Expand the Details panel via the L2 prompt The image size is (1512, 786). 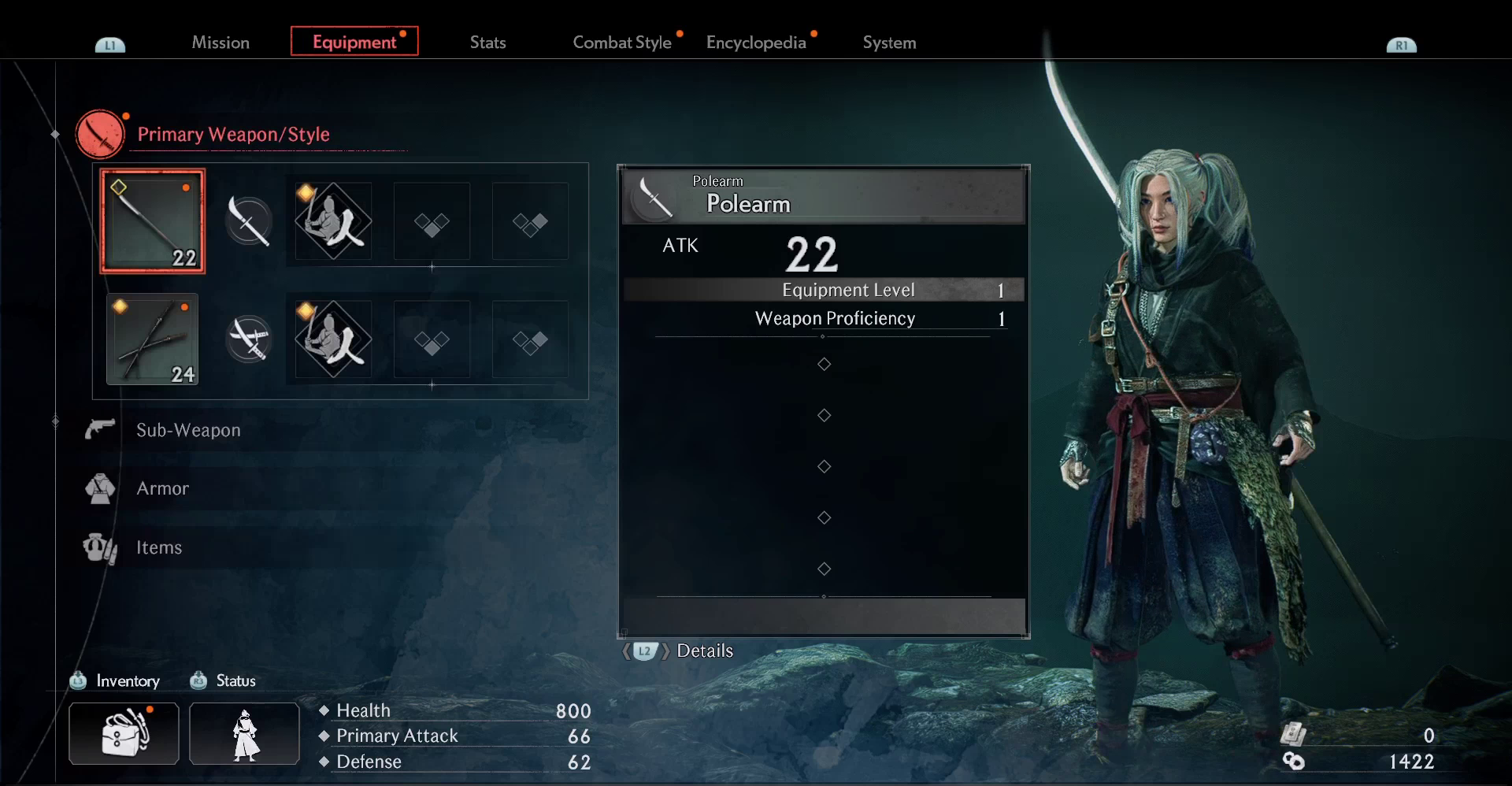[x=644, y=651]
